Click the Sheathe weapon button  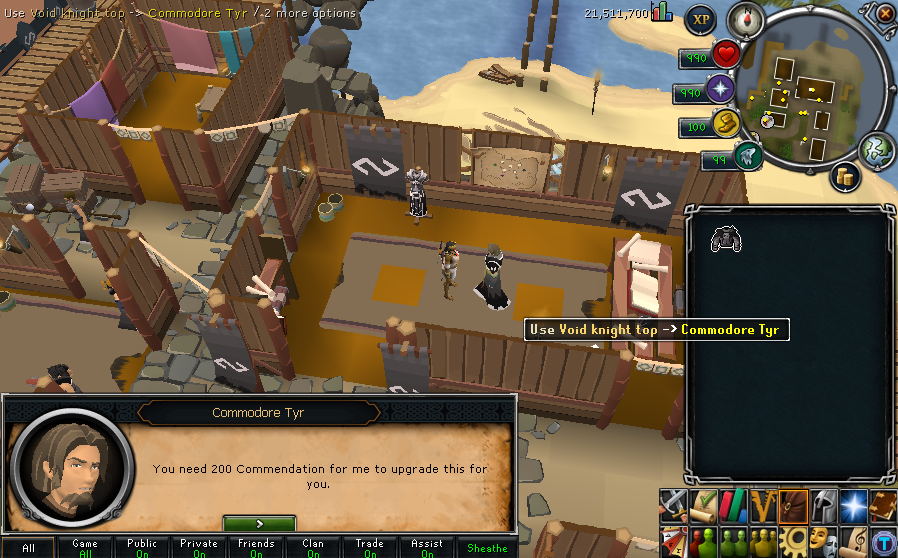pyautogui.click(x=487, y=547)
